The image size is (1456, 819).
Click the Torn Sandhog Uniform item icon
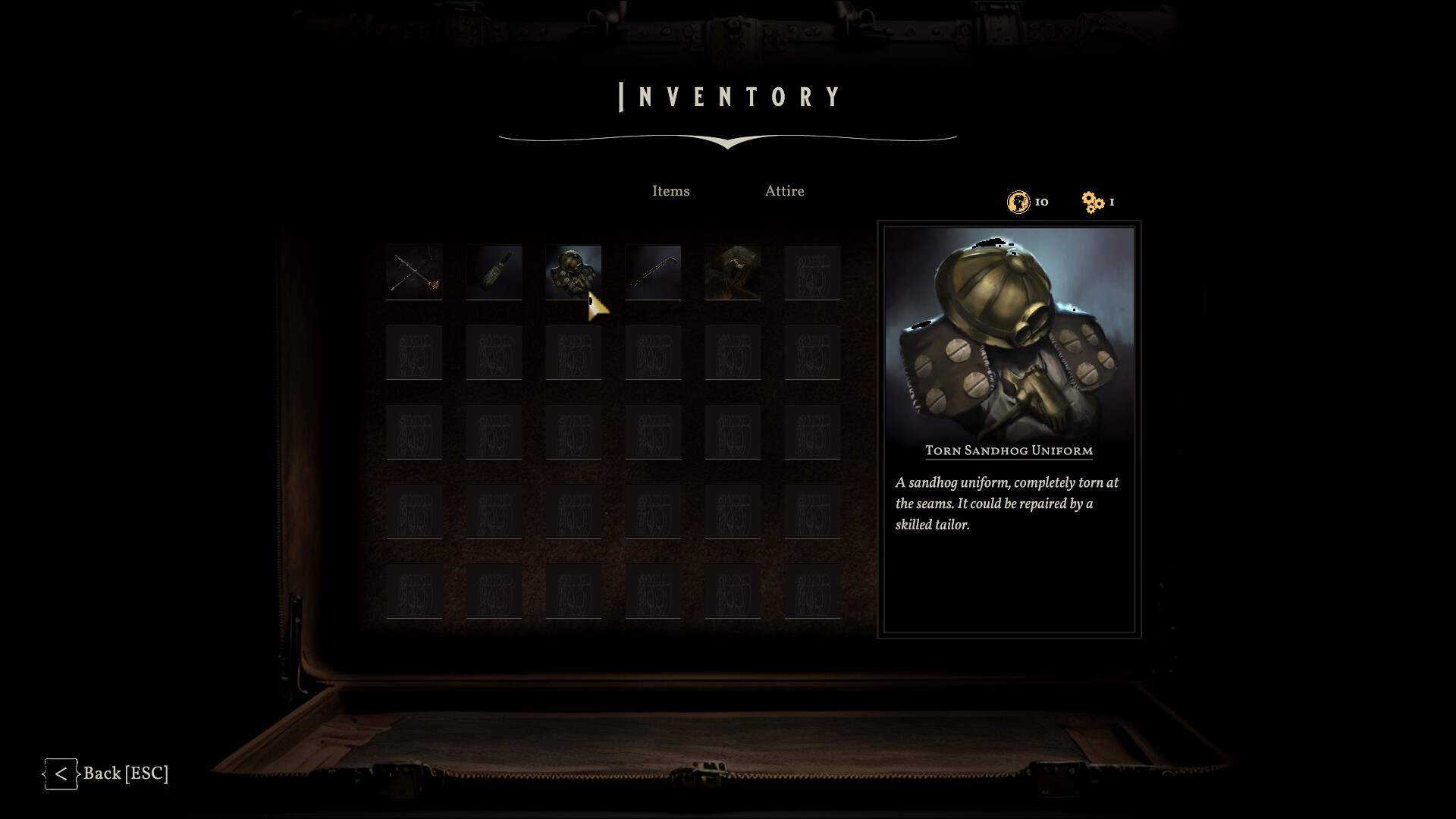coord(573,273)
